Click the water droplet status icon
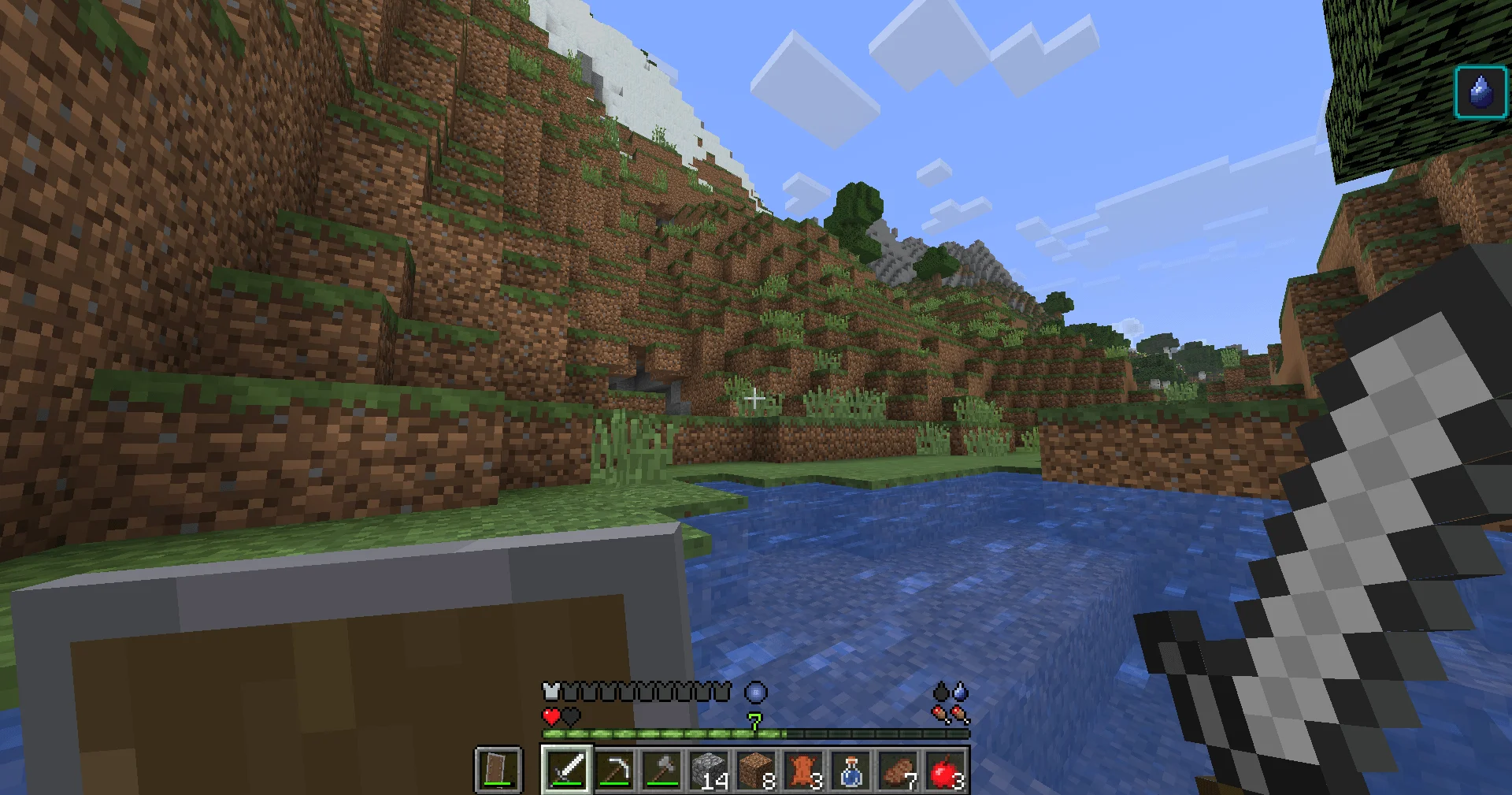Viewport: 1512px width, 795px height. coord(1480,92)
